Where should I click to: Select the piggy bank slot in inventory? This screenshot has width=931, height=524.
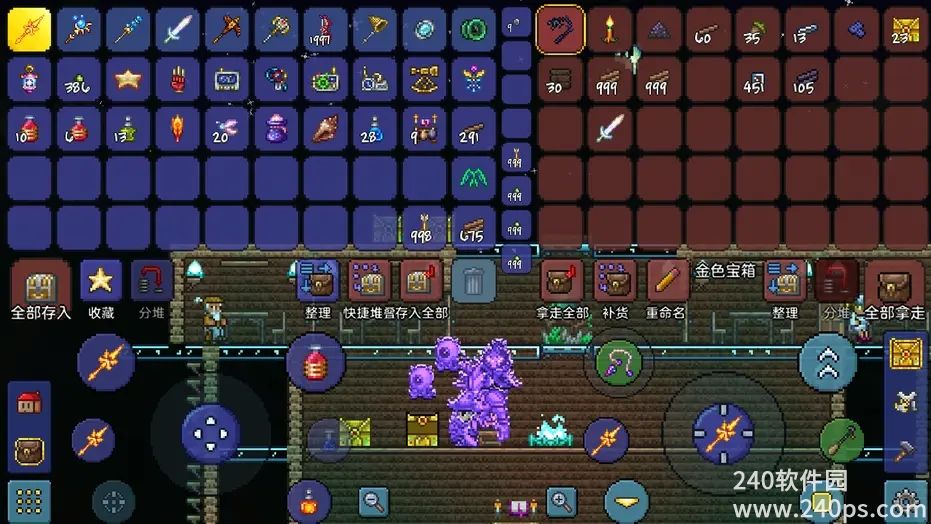(29, 79)
